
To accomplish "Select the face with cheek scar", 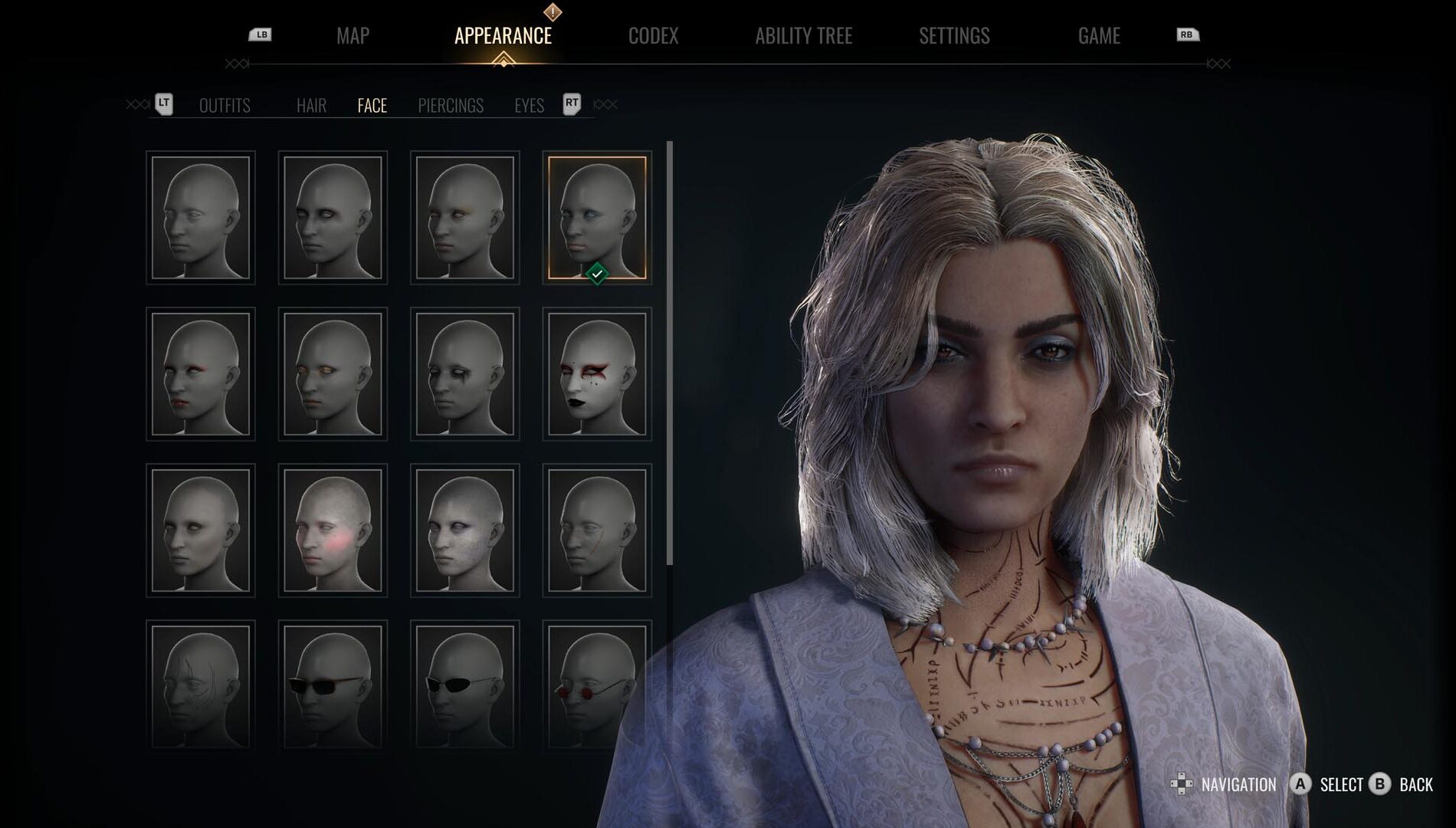I will [597, 531].
